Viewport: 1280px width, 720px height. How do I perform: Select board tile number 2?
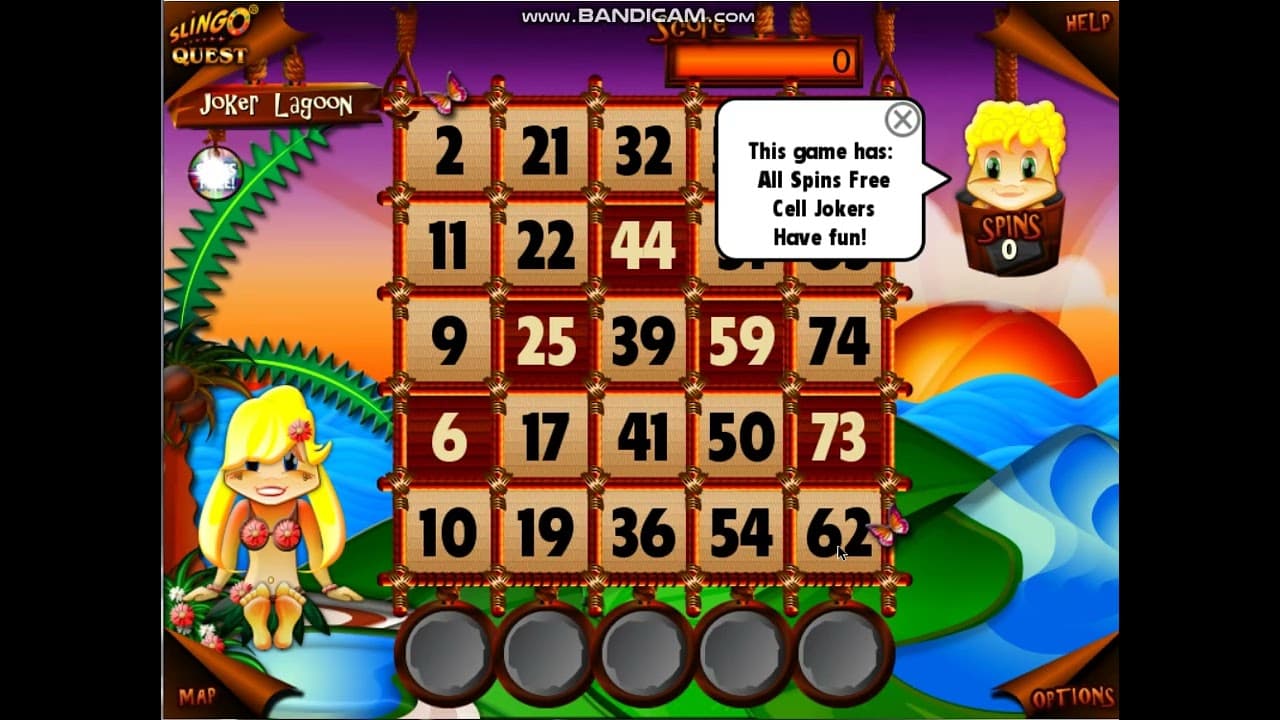449,150
